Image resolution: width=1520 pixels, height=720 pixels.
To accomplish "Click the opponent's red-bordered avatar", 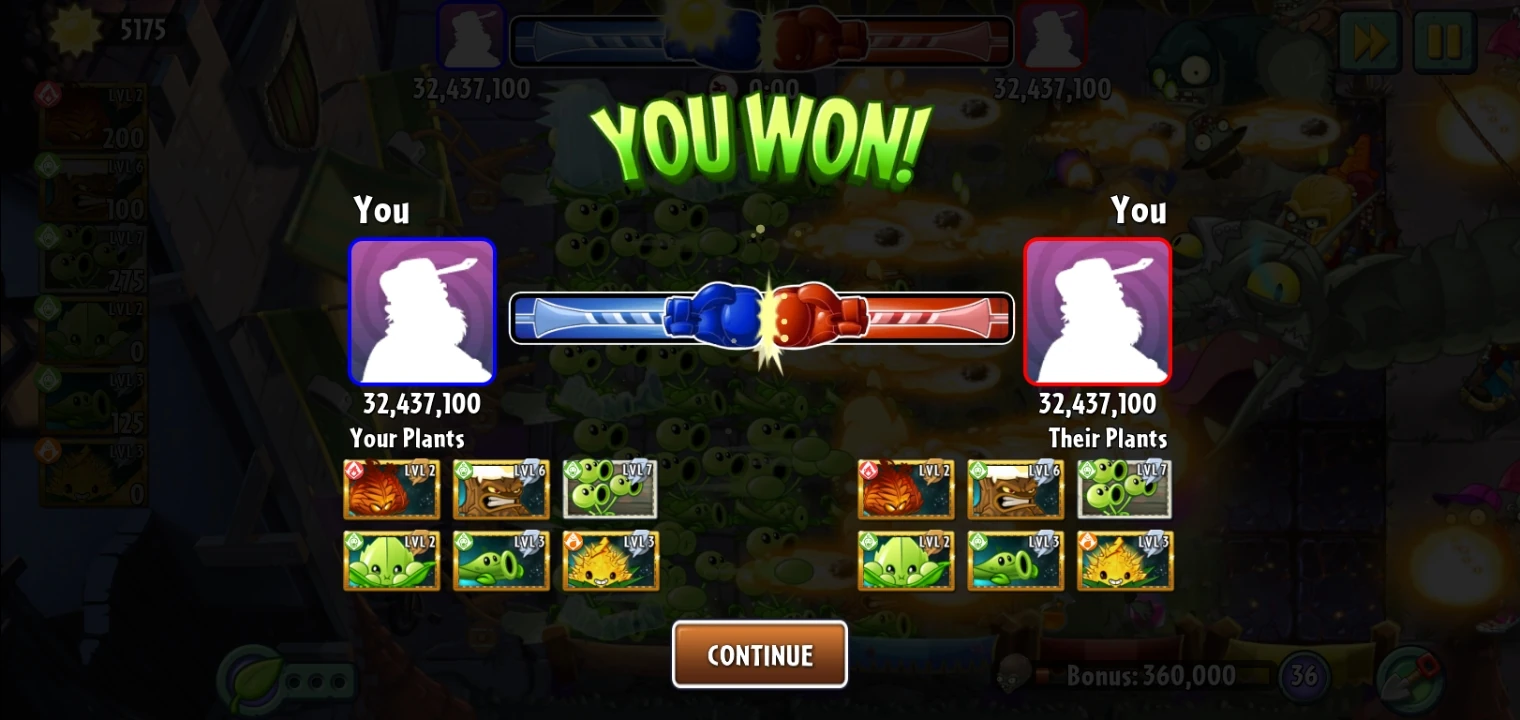I will 1097,311.
